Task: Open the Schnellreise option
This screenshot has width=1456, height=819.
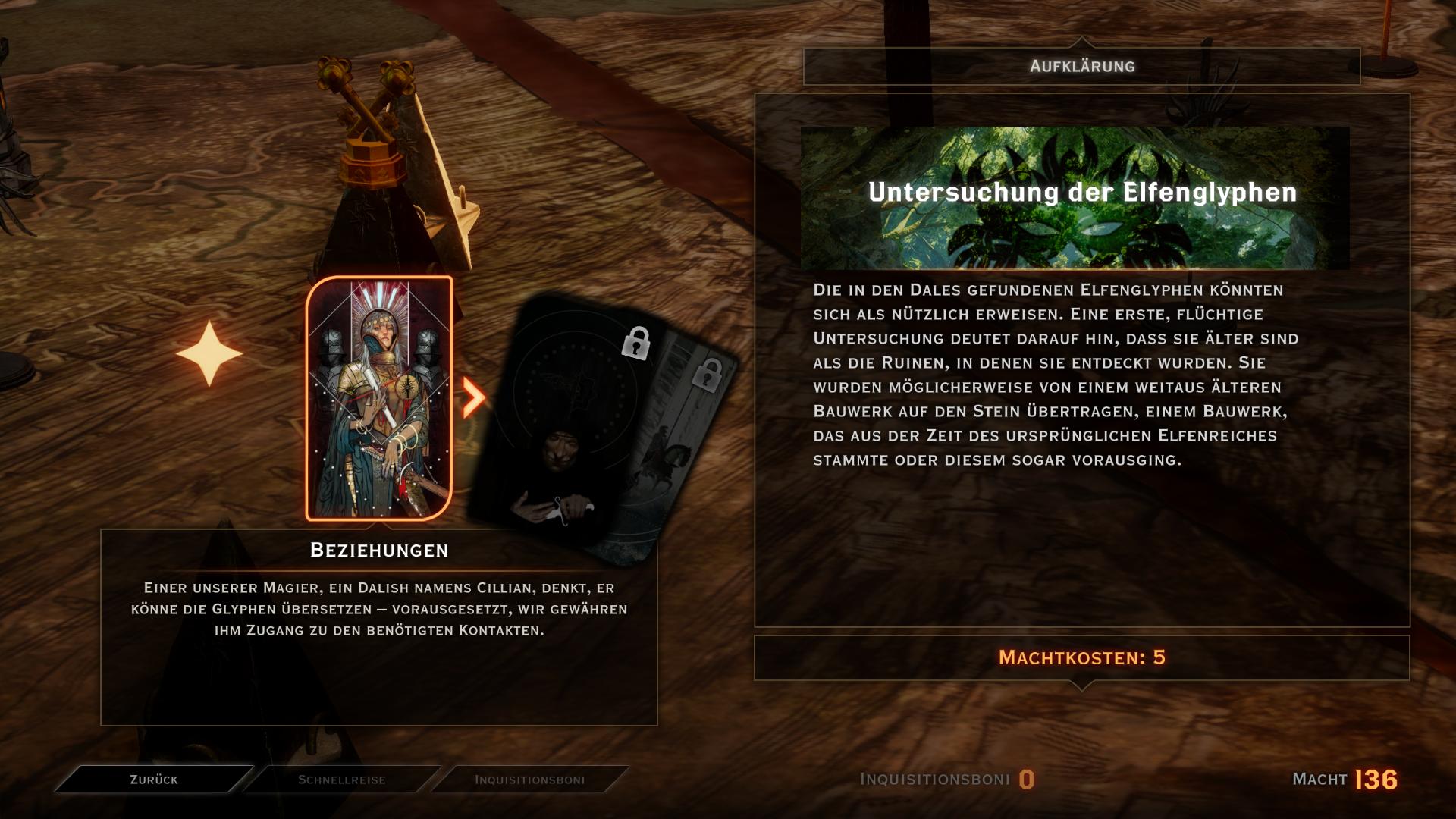Action: [342, 780]
